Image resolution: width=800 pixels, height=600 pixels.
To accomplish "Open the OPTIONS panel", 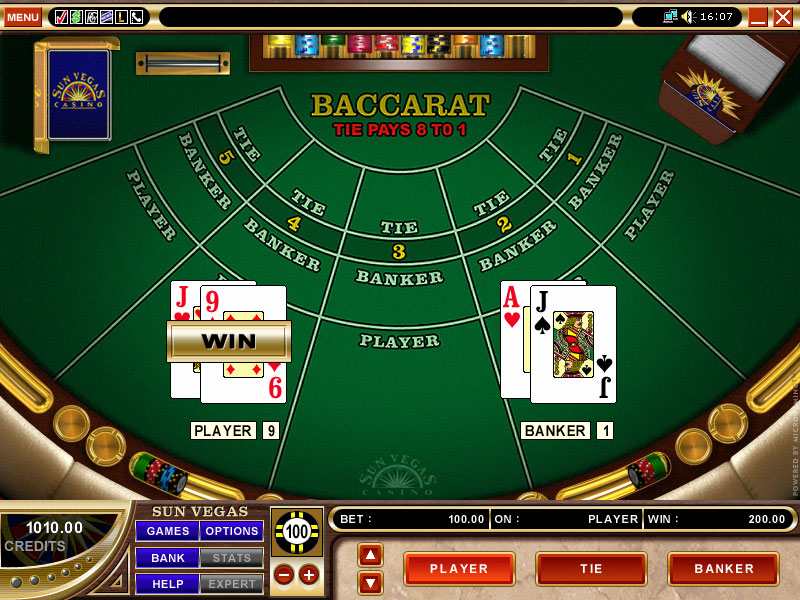I will point(232,531).
